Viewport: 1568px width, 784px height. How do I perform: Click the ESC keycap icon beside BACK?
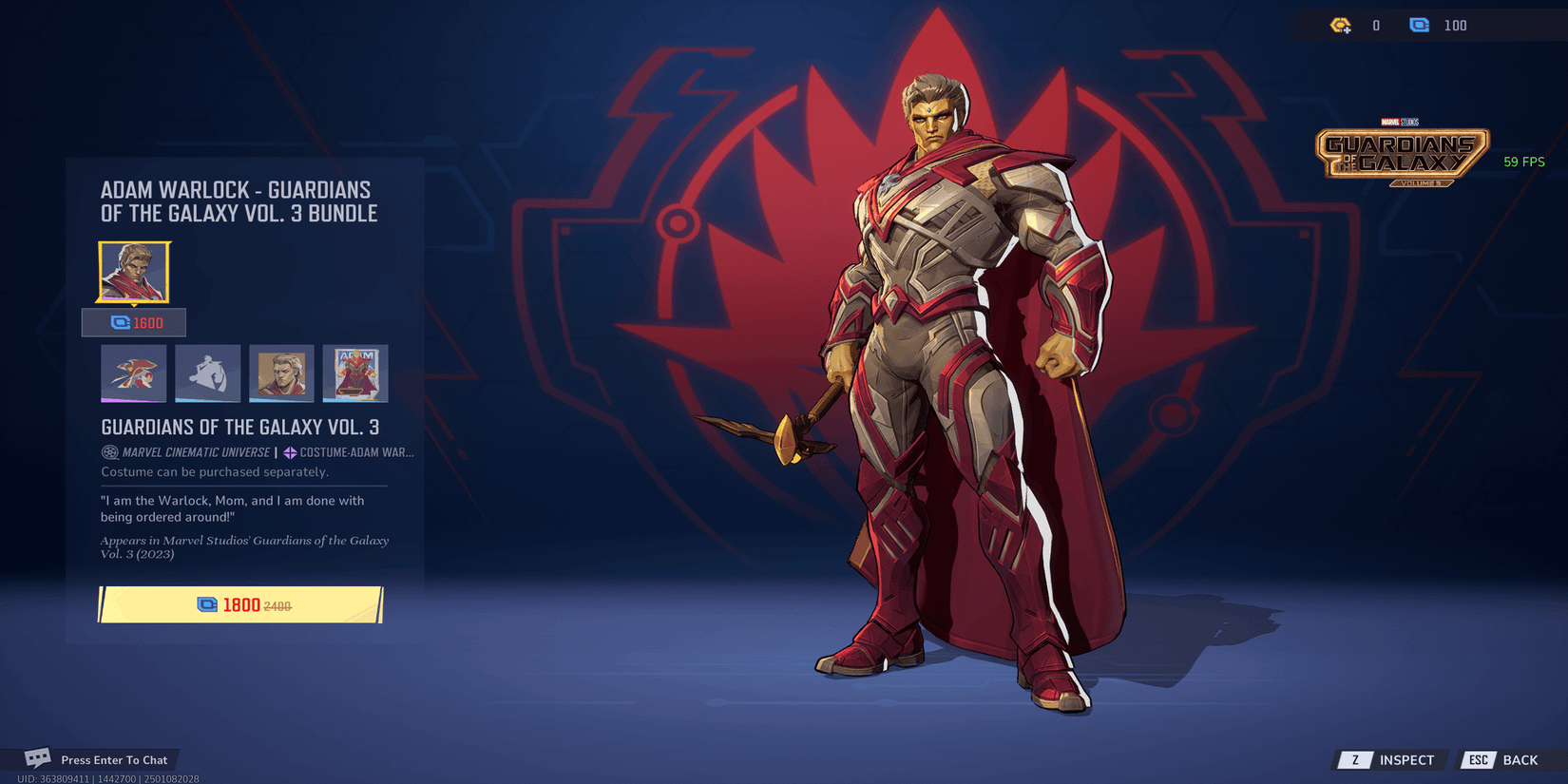click(1479, 759)
